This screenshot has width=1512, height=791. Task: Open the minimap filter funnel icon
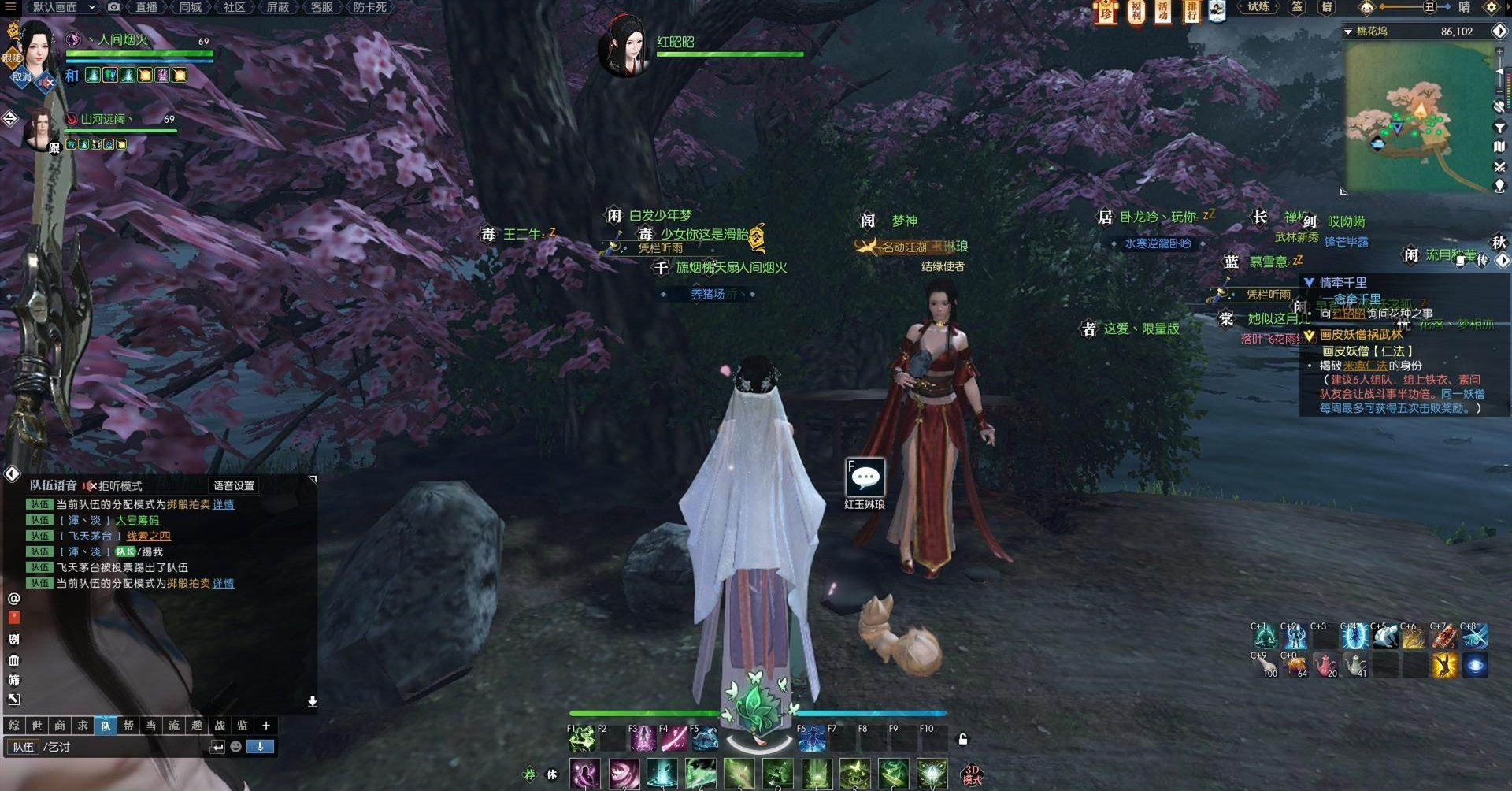tap(1499, 128)
